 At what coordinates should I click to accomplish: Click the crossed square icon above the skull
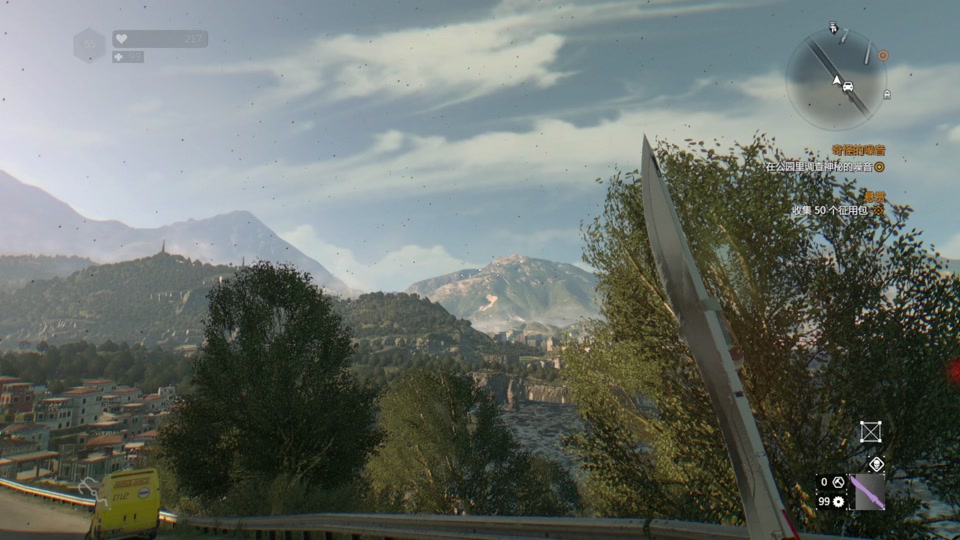click(x=871, y=432)
